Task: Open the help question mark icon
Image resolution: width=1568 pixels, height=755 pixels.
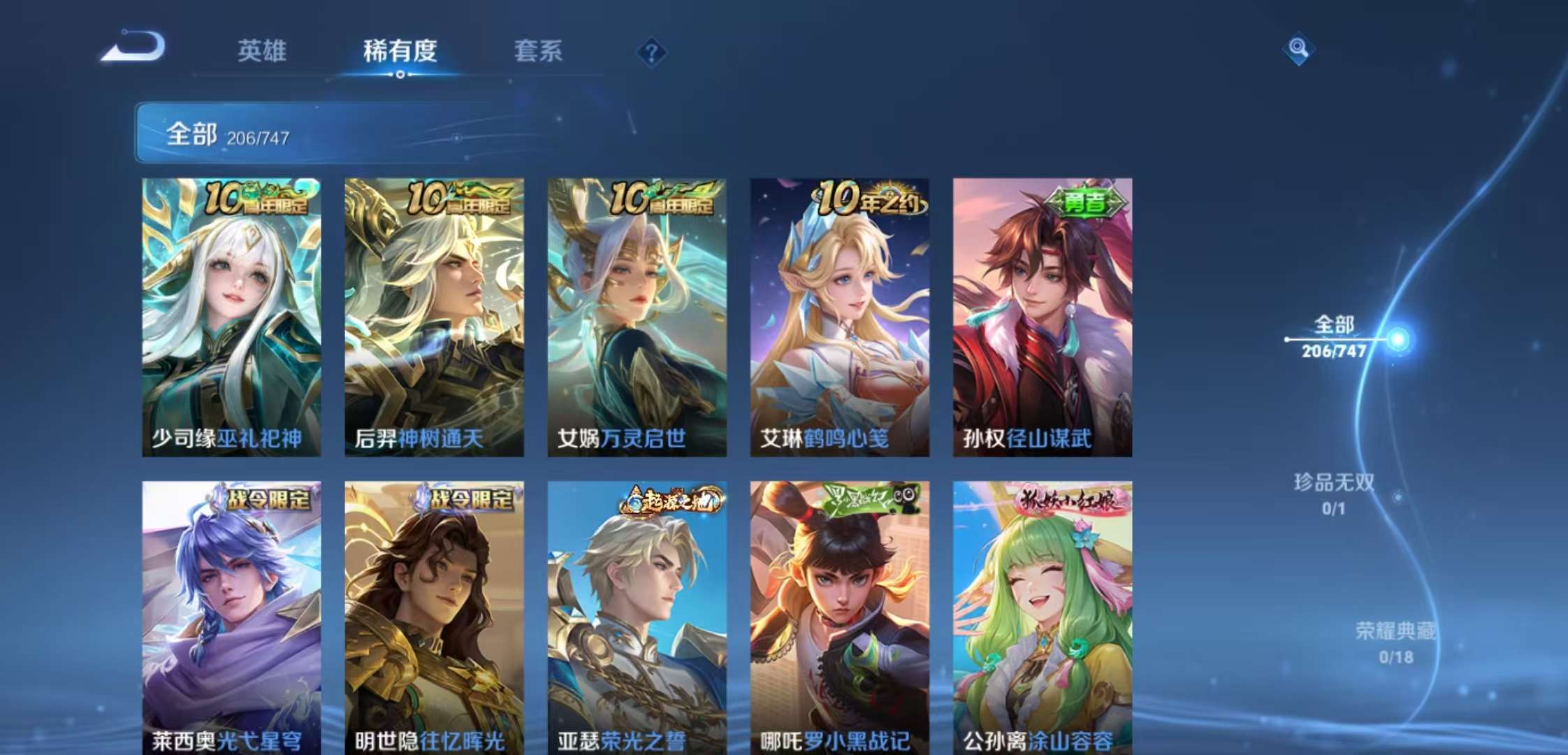Action: pos(653,52)
